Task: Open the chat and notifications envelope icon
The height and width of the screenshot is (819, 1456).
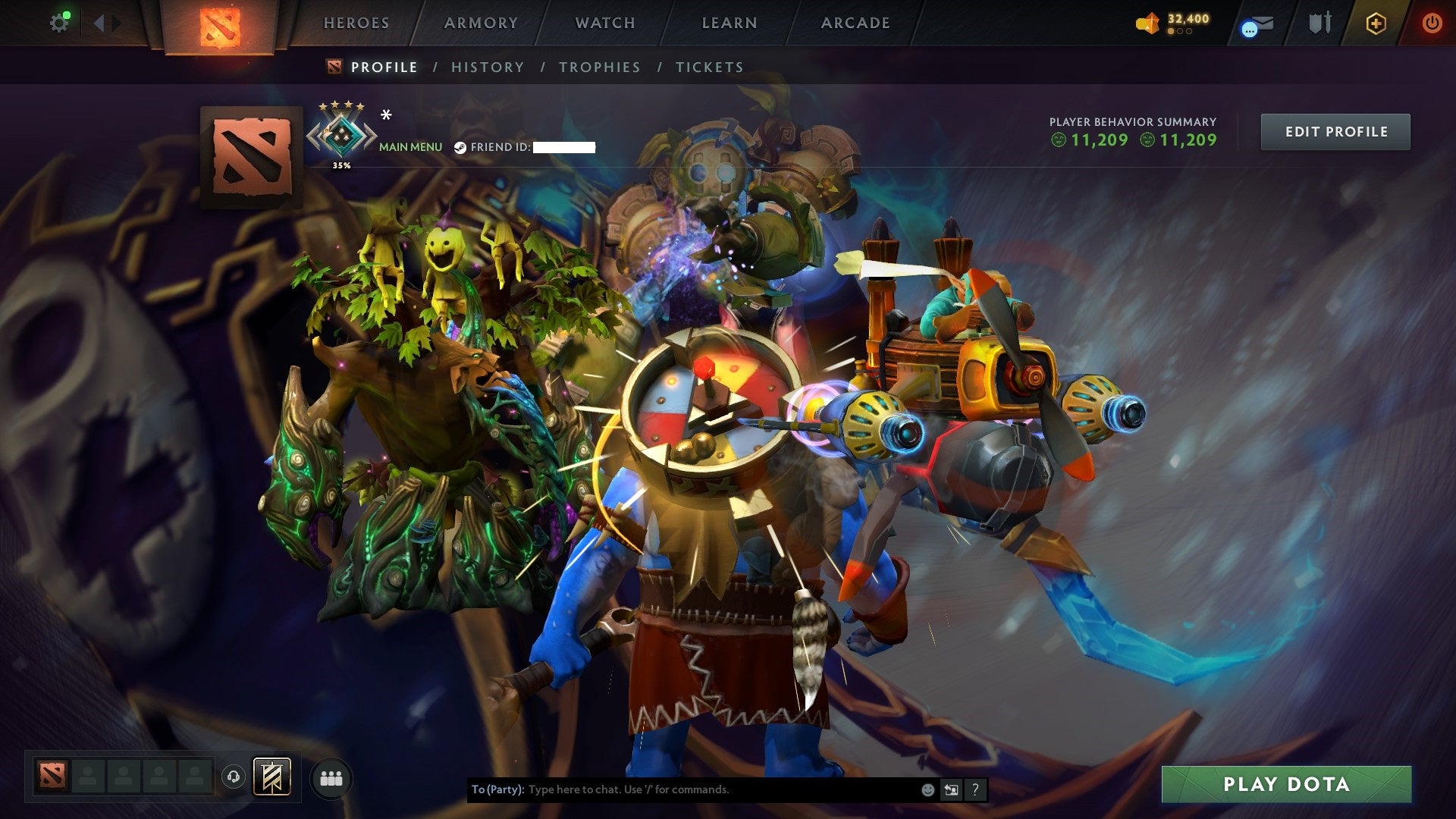Action: (x=1257, y=23)
